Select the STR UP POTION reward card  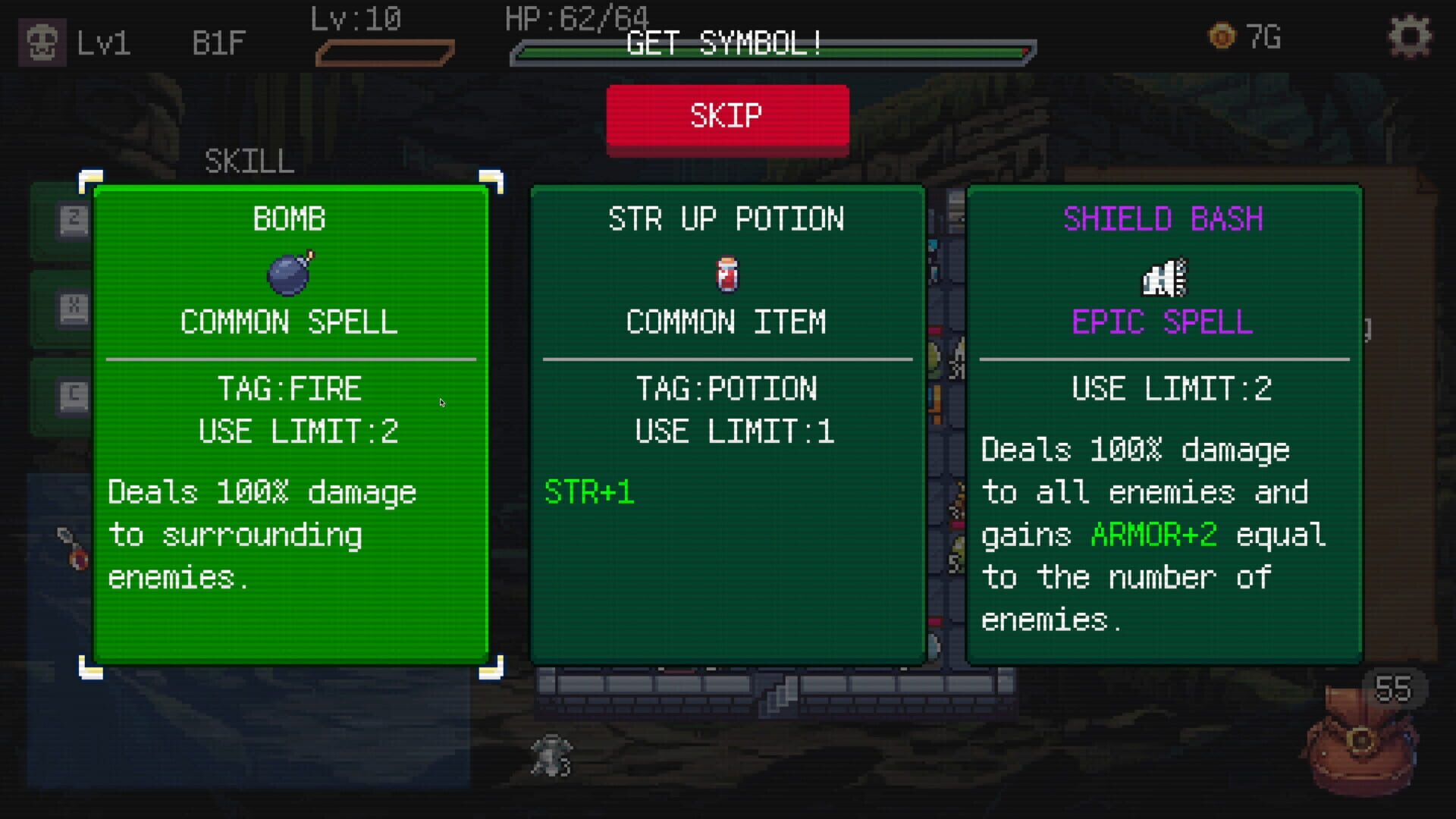pyautogui.click(x=726, y=425)
